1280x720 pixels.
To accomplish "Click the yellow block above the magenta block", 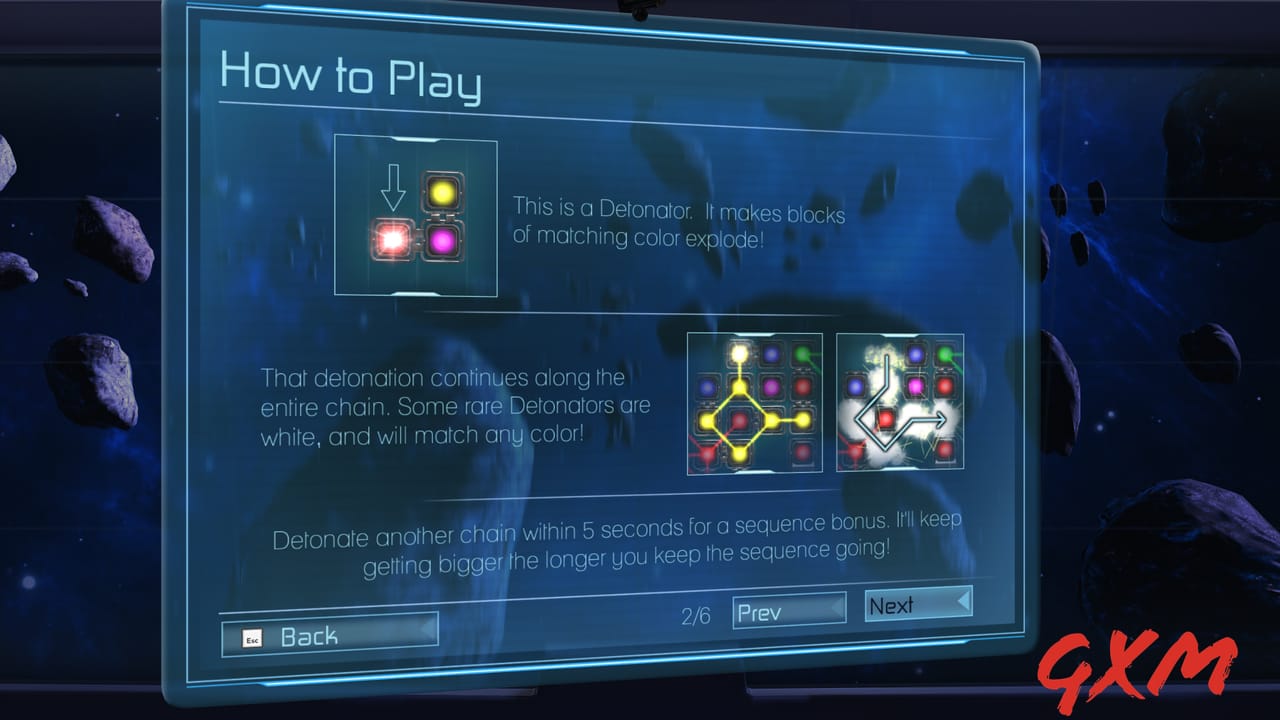I will click(x=441, y=192).
